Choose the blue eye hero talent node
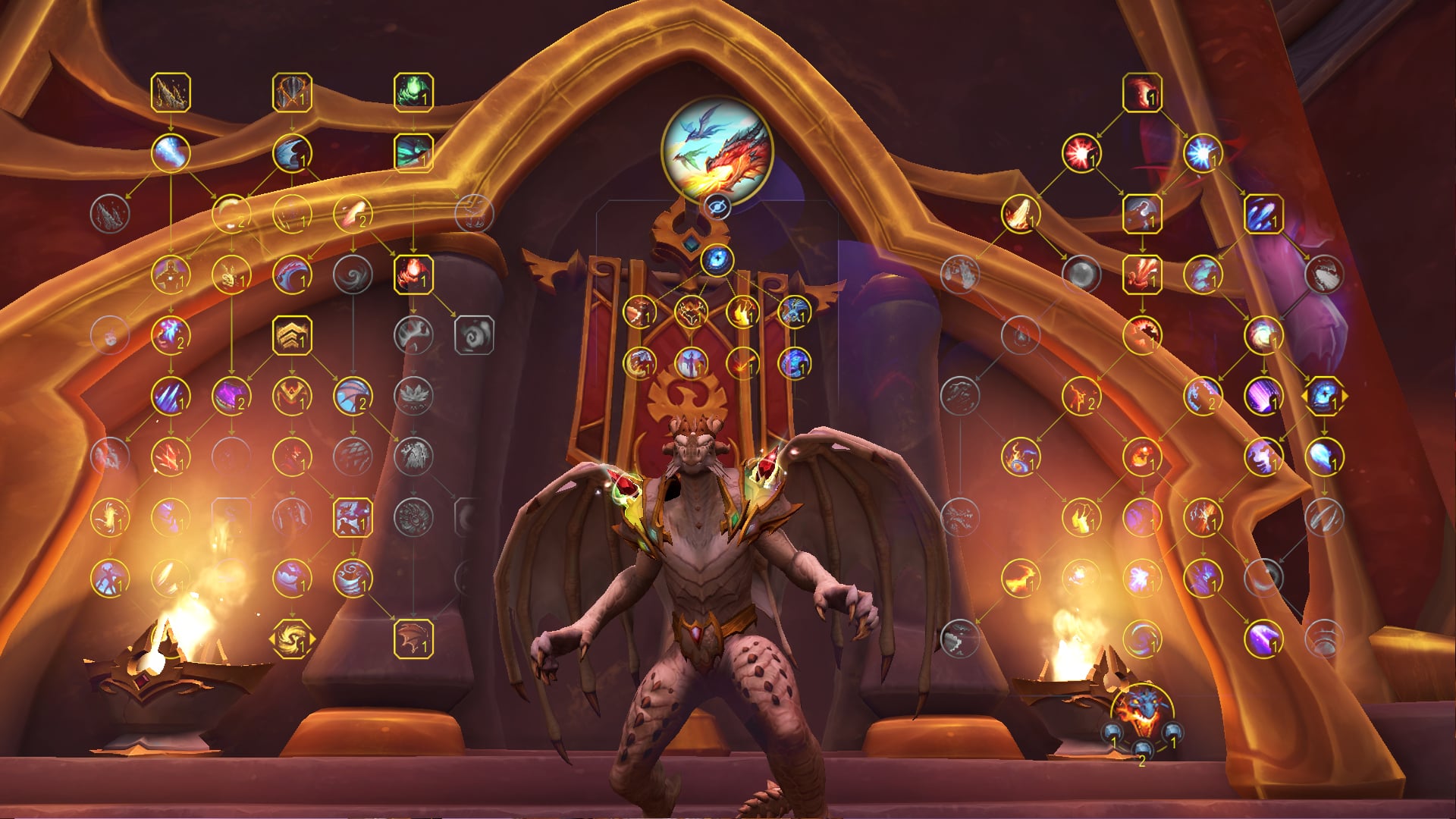The width and height of the screenshot is (1456, 819). coord(717,260)
